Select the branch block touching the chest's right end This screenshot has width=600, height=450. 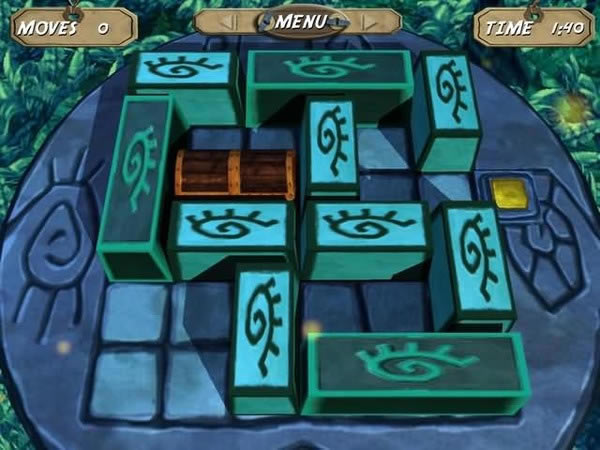[x=331, y=145]
